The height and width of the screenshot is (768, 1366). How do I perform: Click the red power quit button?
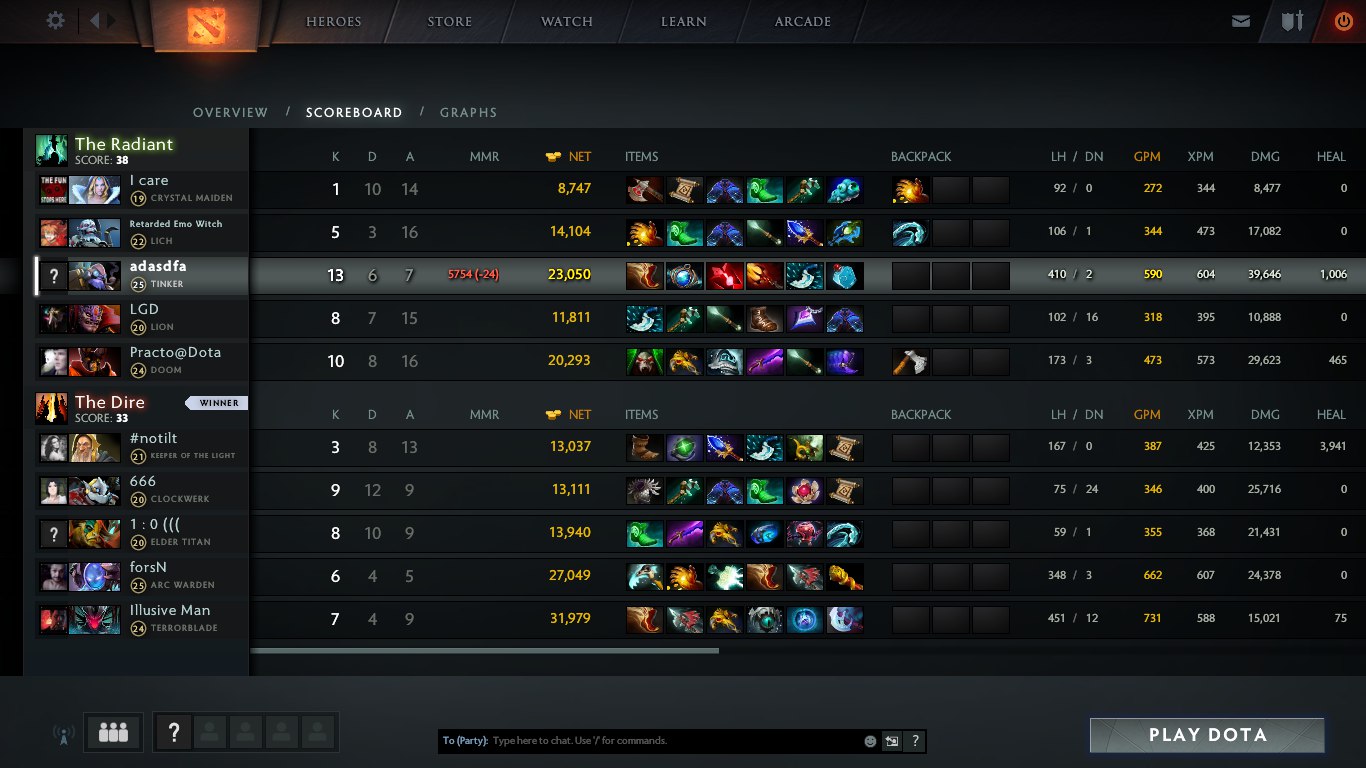1343,21
